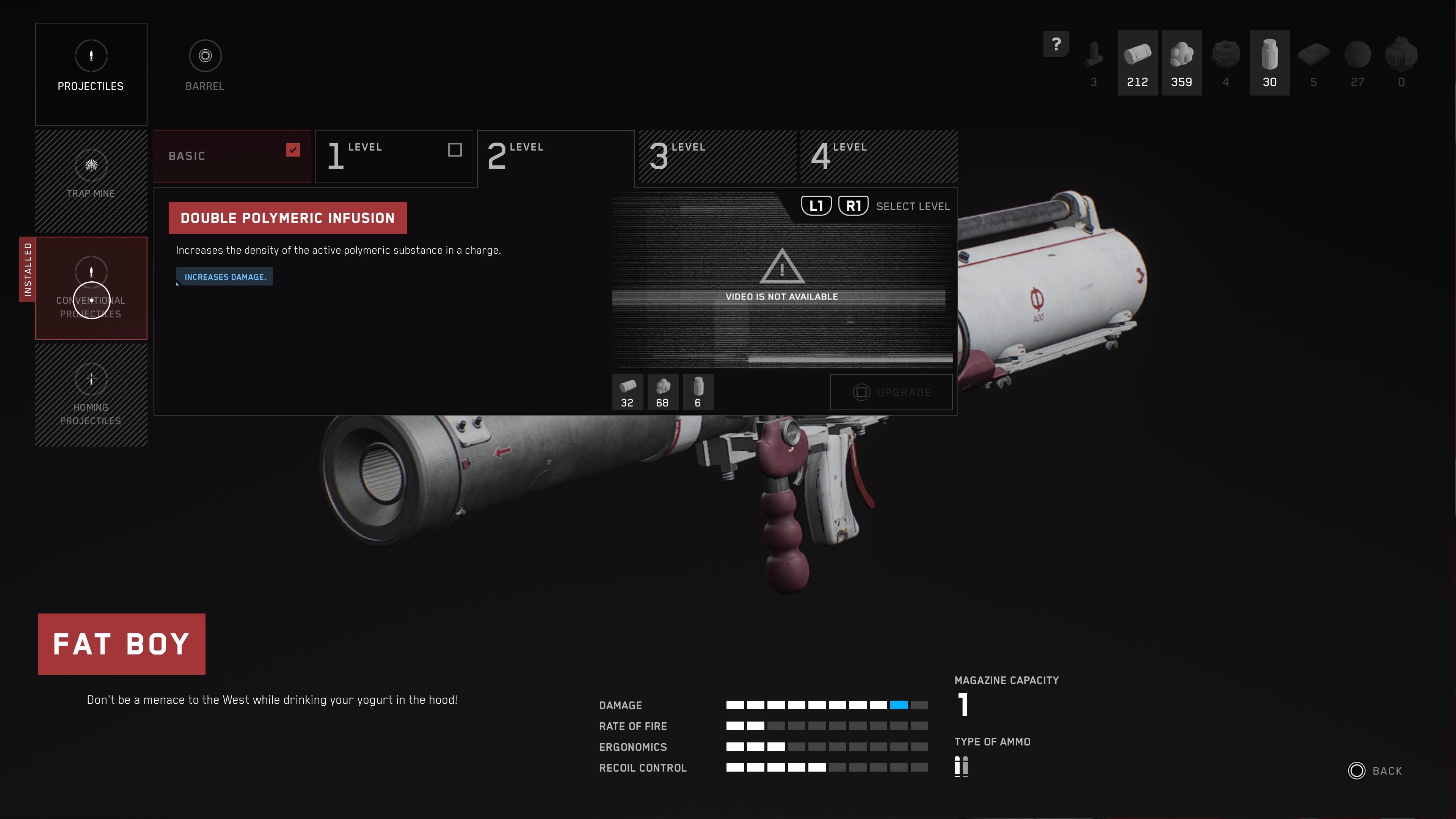The width and height of the screenshot is (1456, 819).
Task: Open the Level 1 upgrade tab
Action: 384,157
